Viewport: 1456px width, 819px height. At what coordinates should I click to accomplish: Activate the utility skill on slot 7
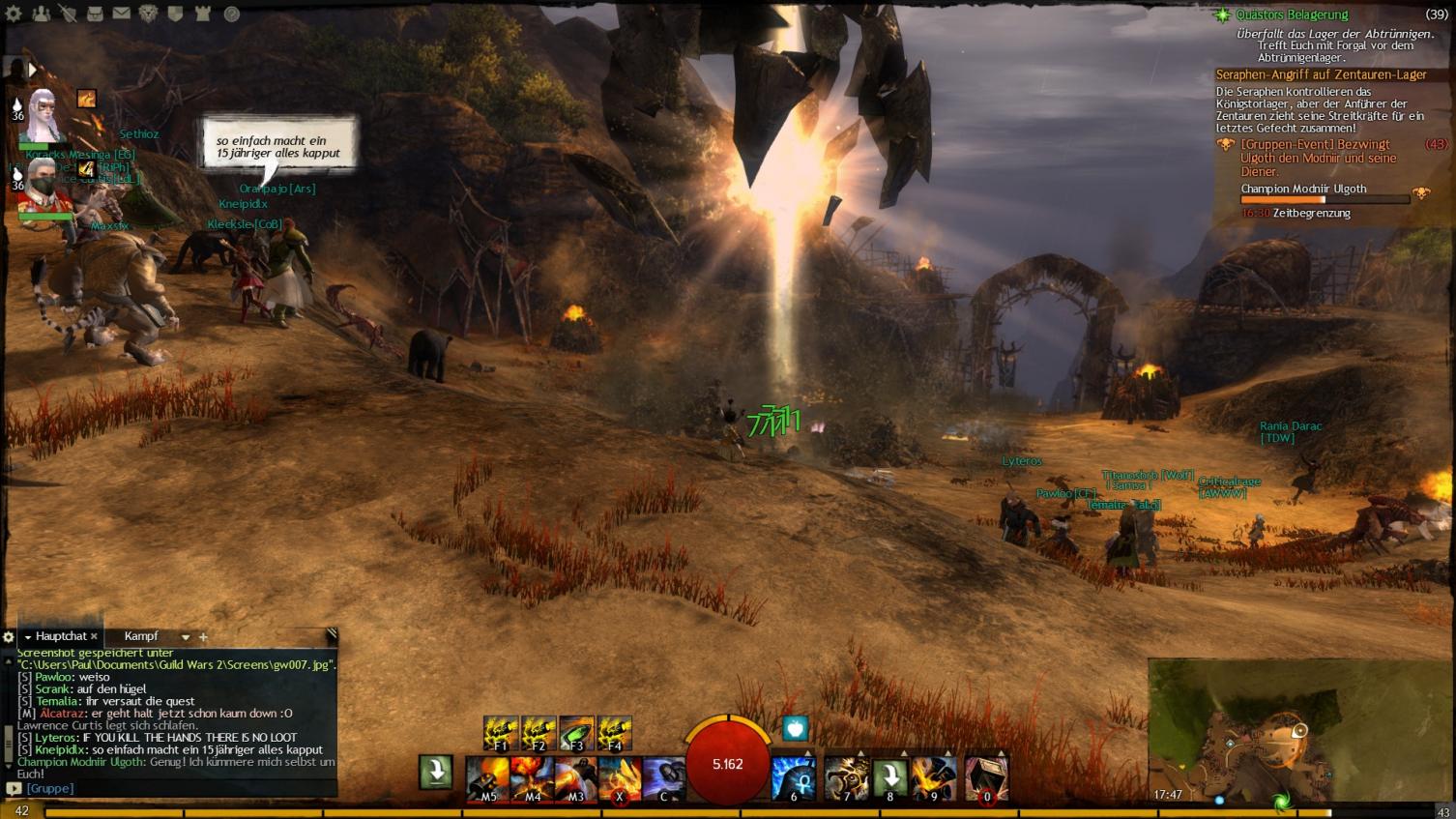[x=847, y=778]
